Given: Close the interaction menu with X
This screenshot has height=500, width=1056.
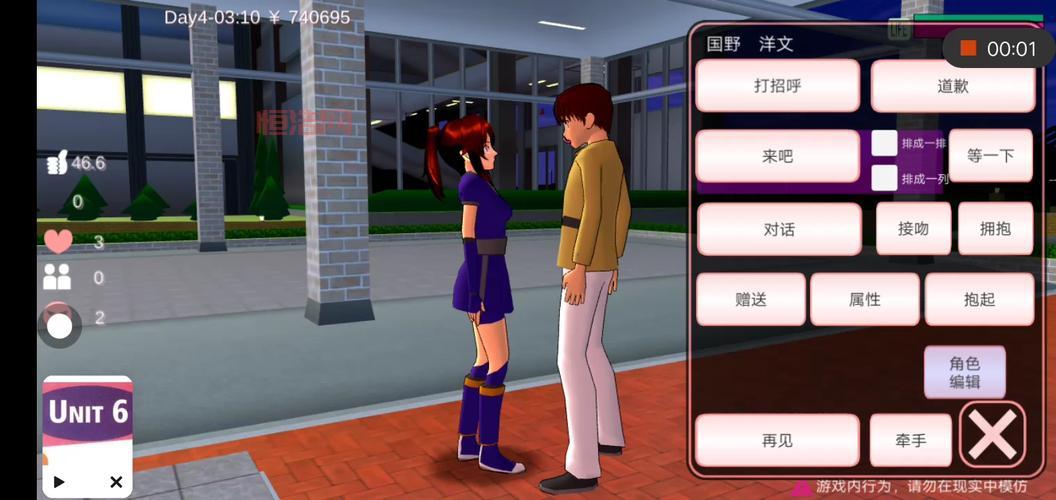Looking at the screenshot, I should (992, 435).
